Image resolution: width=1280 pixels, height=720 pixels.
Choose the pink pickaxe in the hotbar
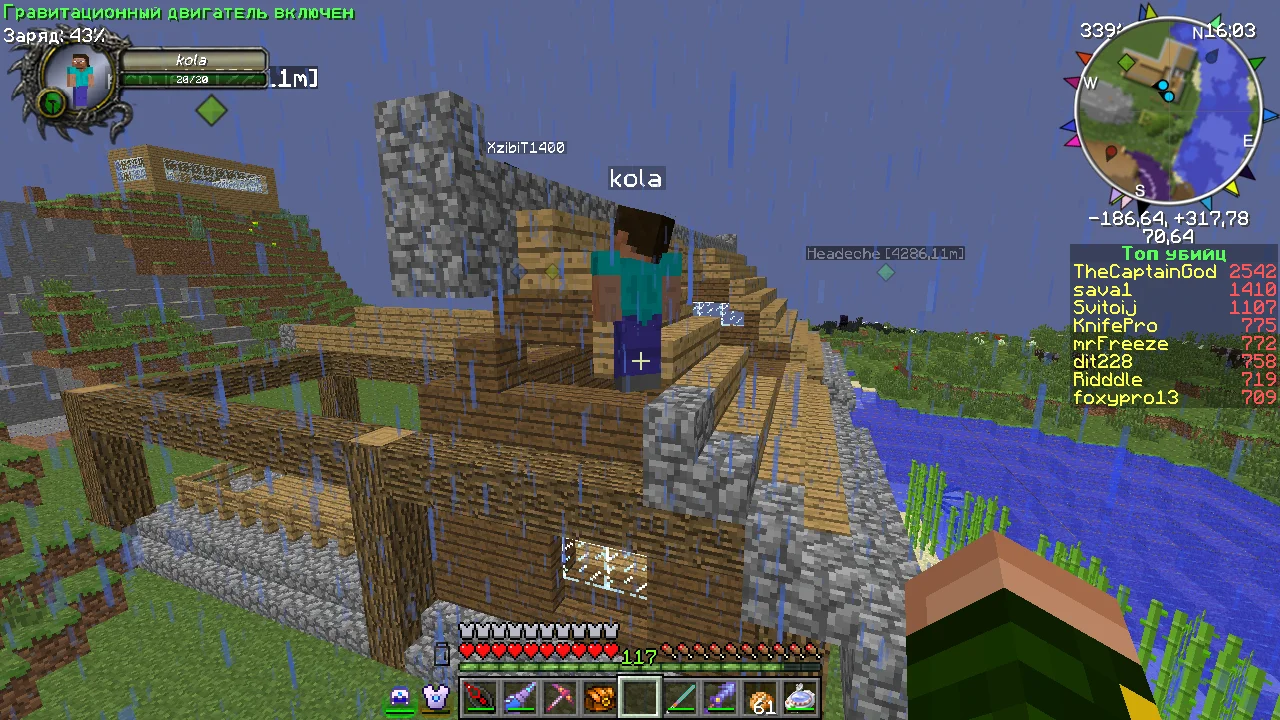click(559, 696)
